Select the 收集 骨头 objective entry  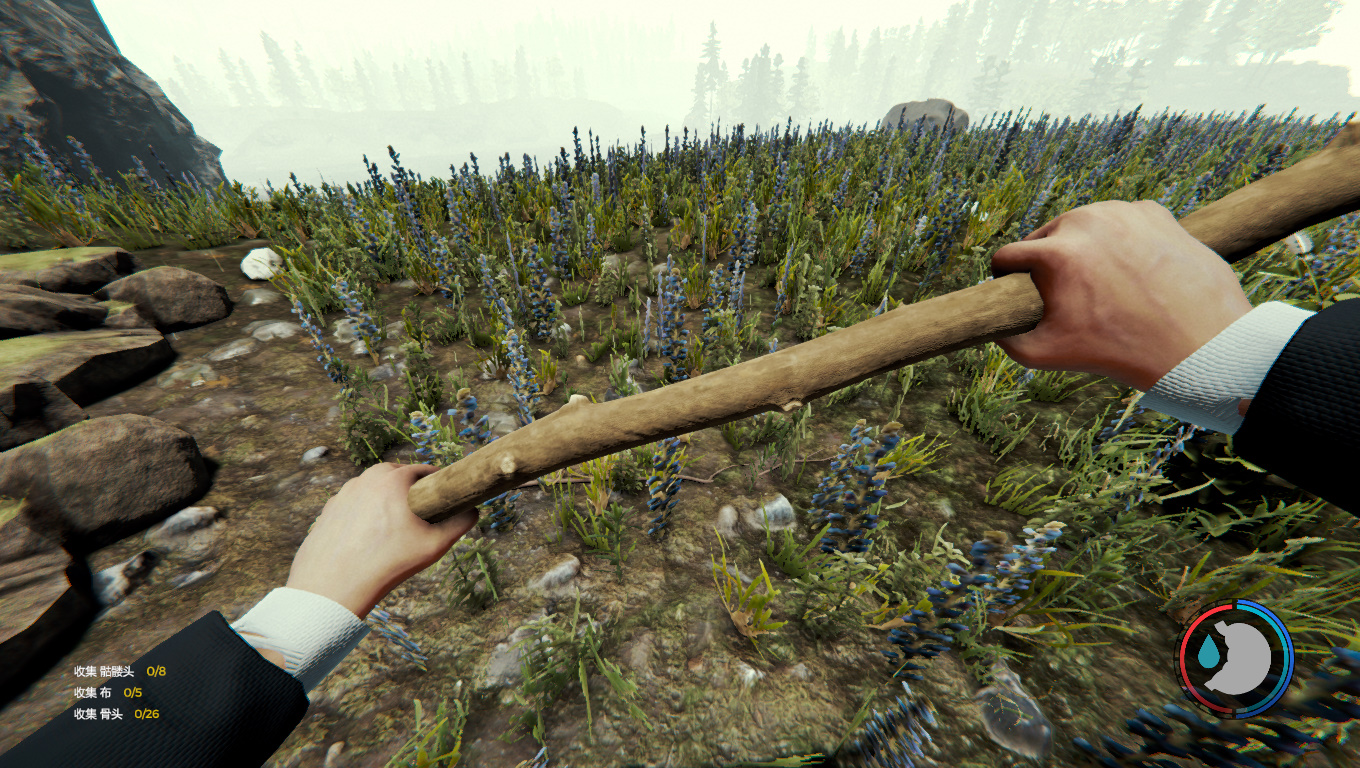[116, 714]
